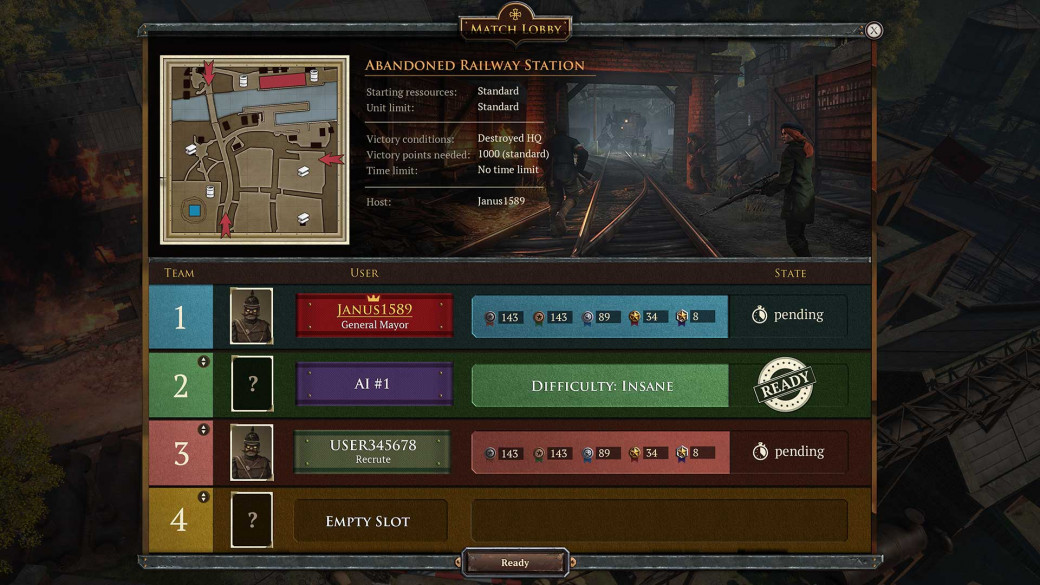Select the User345678 player name plate
Screen dimensions: 1040x585
(373, 452)
